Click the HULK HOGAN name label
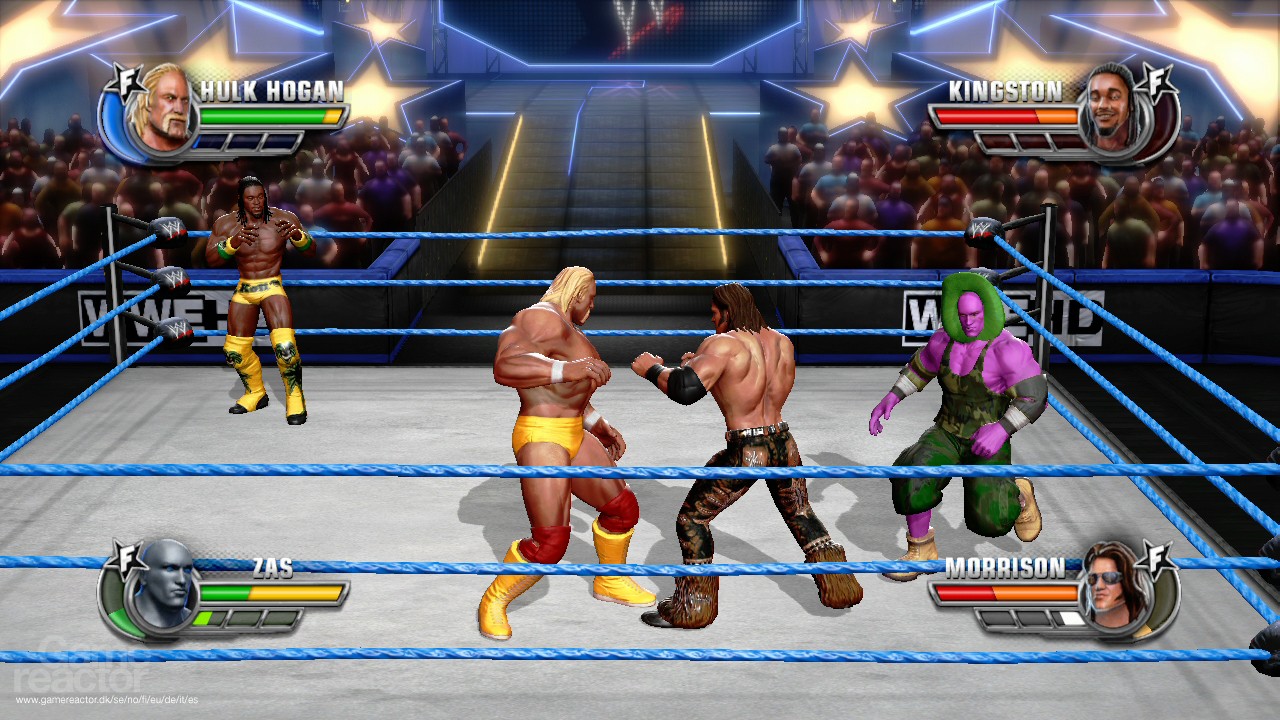 click(271, 88)
